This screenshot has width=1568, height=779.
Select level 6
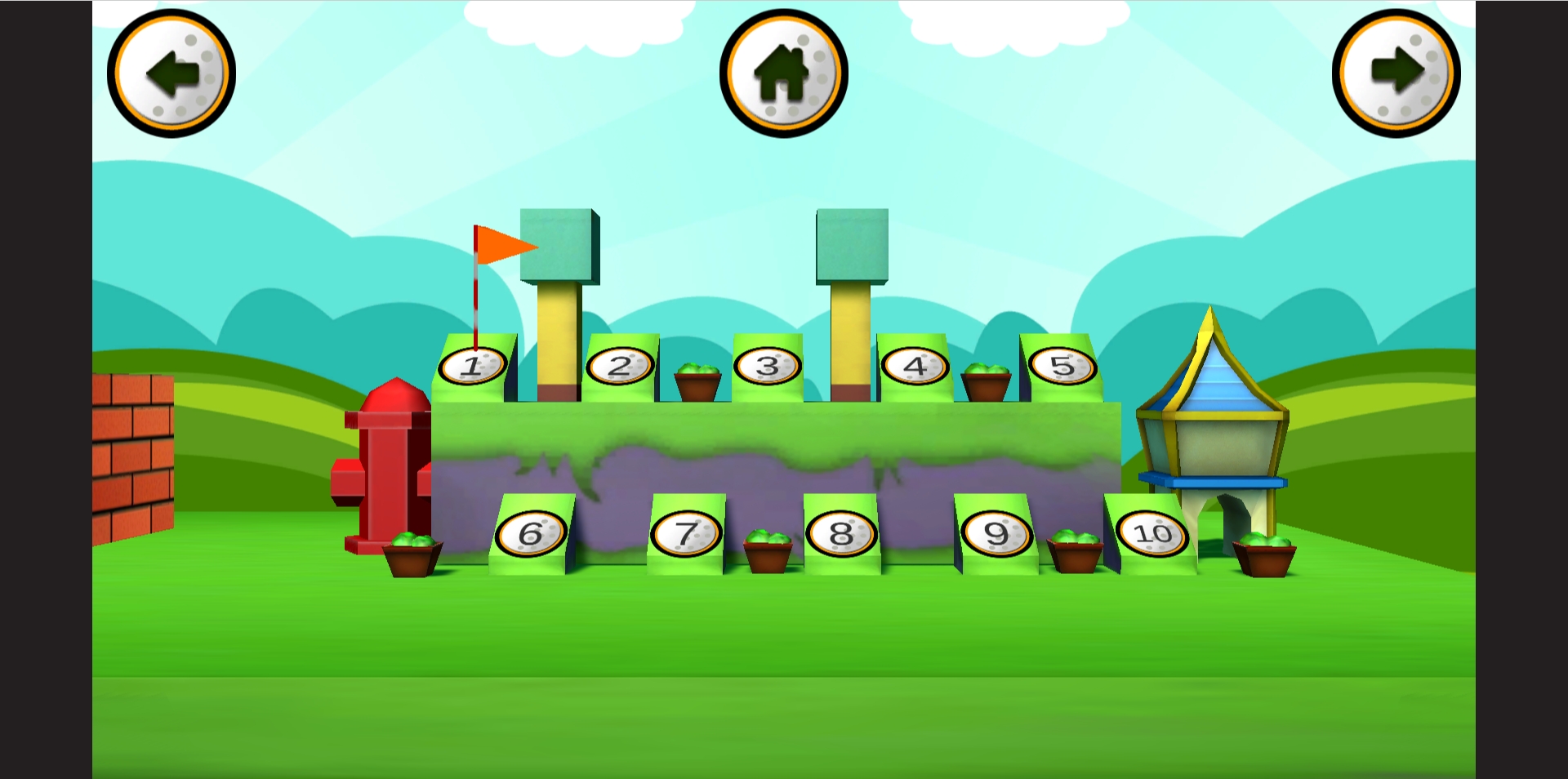(x=531, y=535)
